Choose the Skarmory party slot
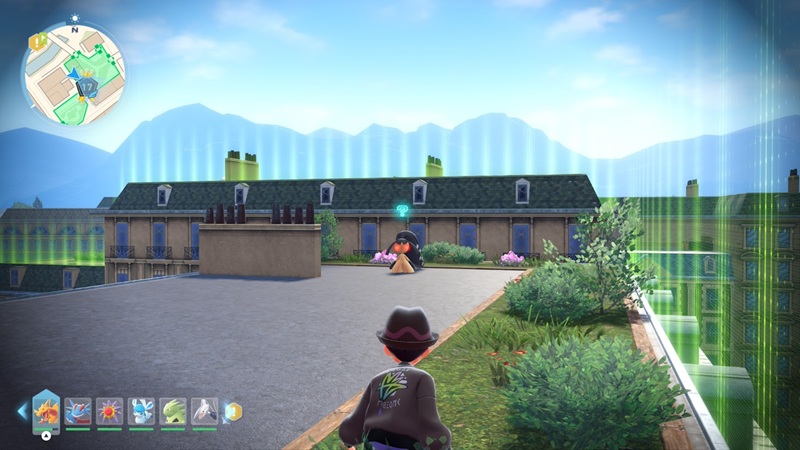 coord(204,410)
